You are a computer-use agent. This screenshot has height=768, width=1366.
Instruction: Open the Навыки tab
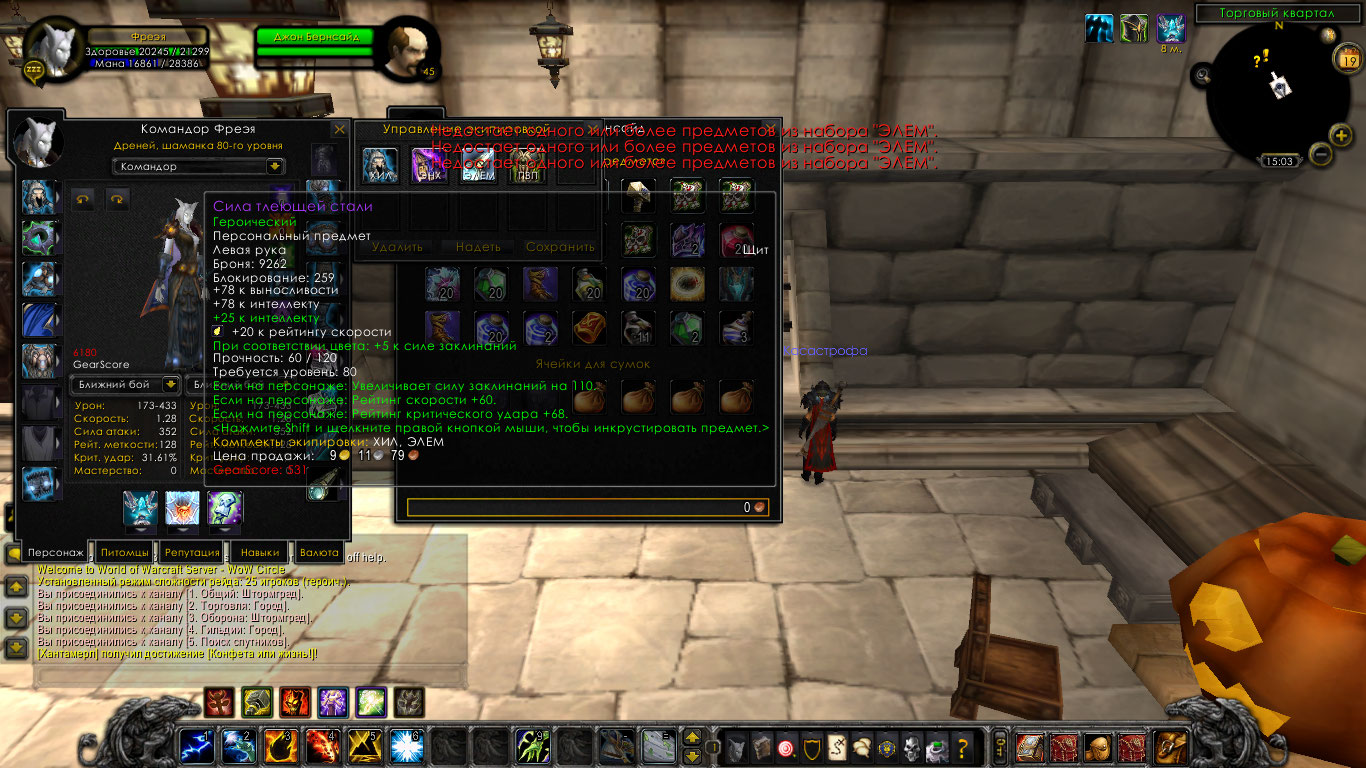pos(260,552)
